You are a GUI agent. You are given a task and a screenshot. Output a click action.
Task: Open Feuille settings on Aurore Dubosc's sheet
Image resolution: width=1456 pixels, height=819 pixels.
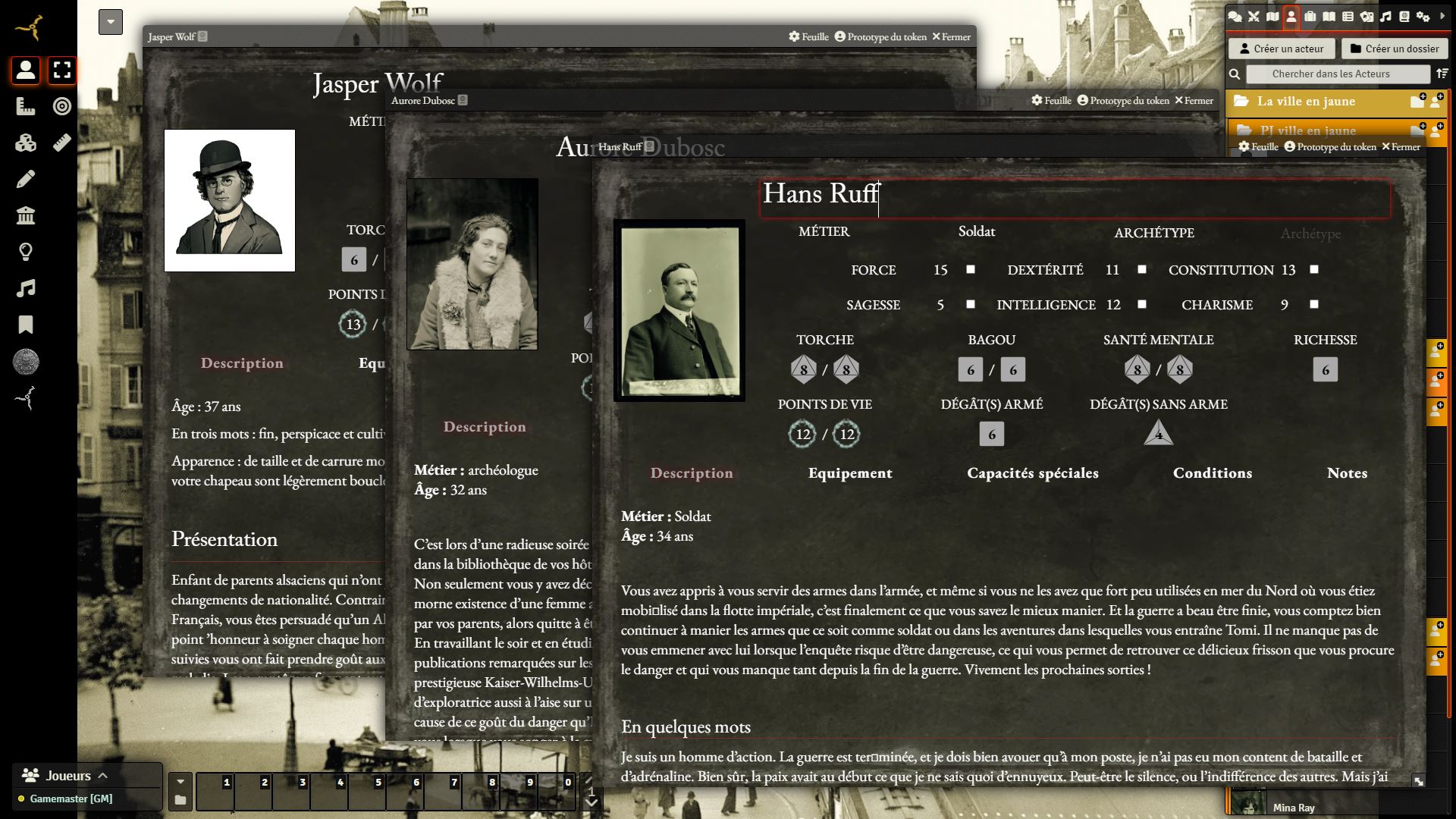pos(1051,100)
